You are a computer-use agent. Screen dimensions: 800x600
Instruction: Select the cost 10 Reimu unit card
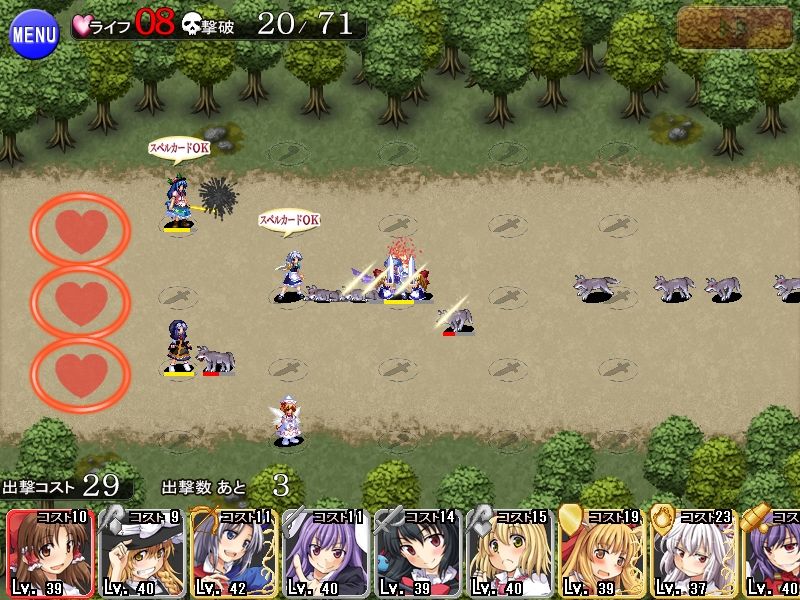pyautogui.click(x=50, y=553)
